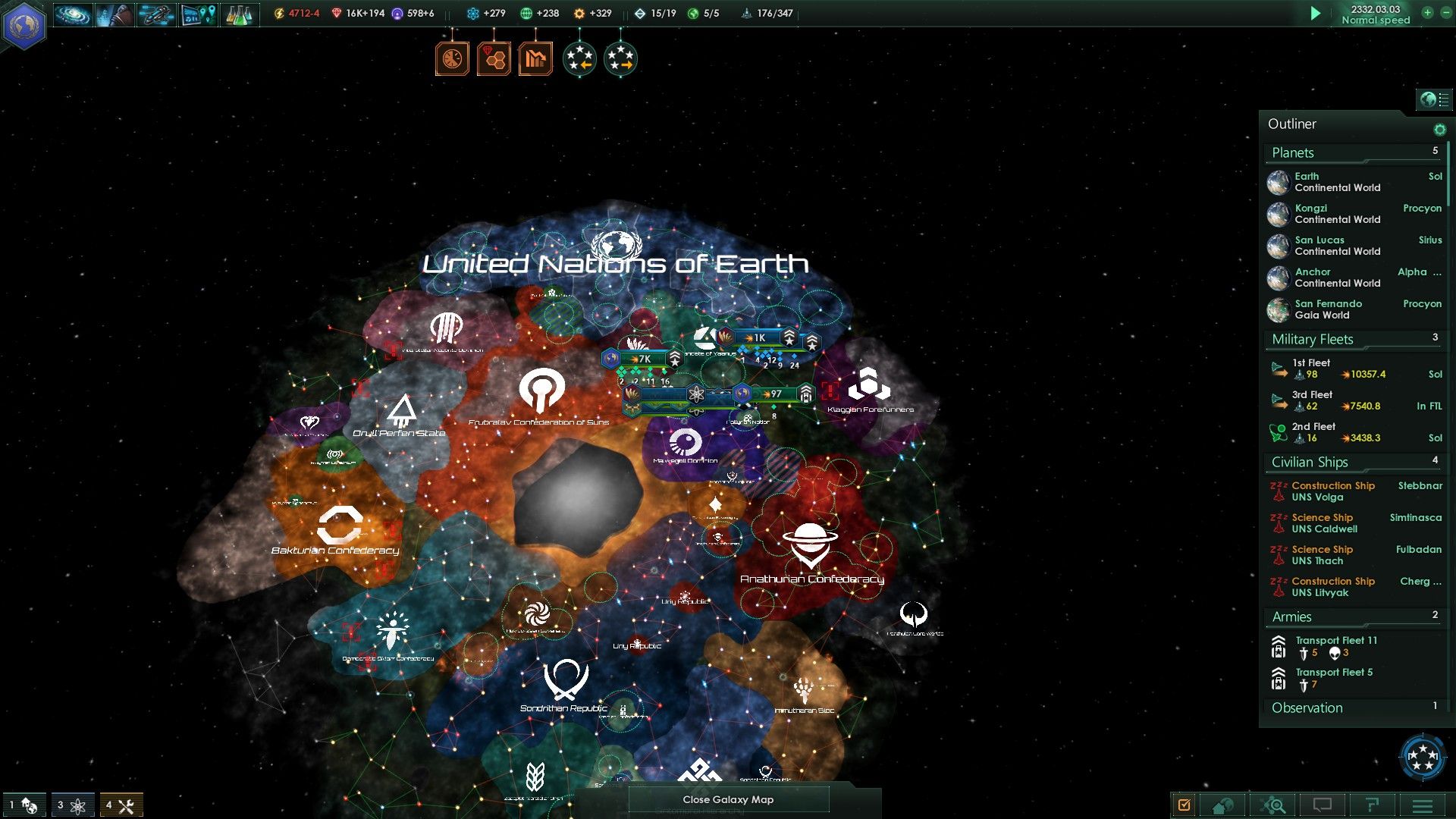
Task: Open the empire government emblem
Action: point(24,26)
